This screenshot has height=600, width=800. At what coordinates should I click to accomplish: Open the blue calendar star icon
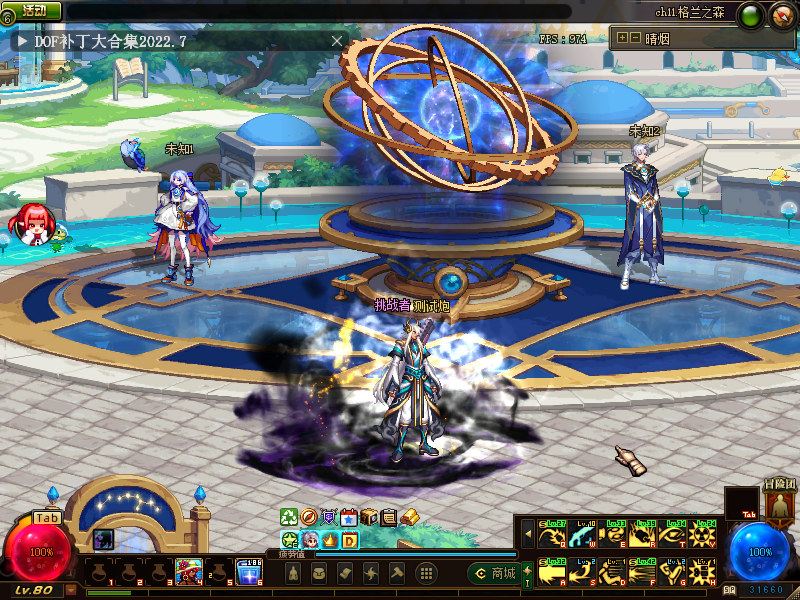pos(349,517)
